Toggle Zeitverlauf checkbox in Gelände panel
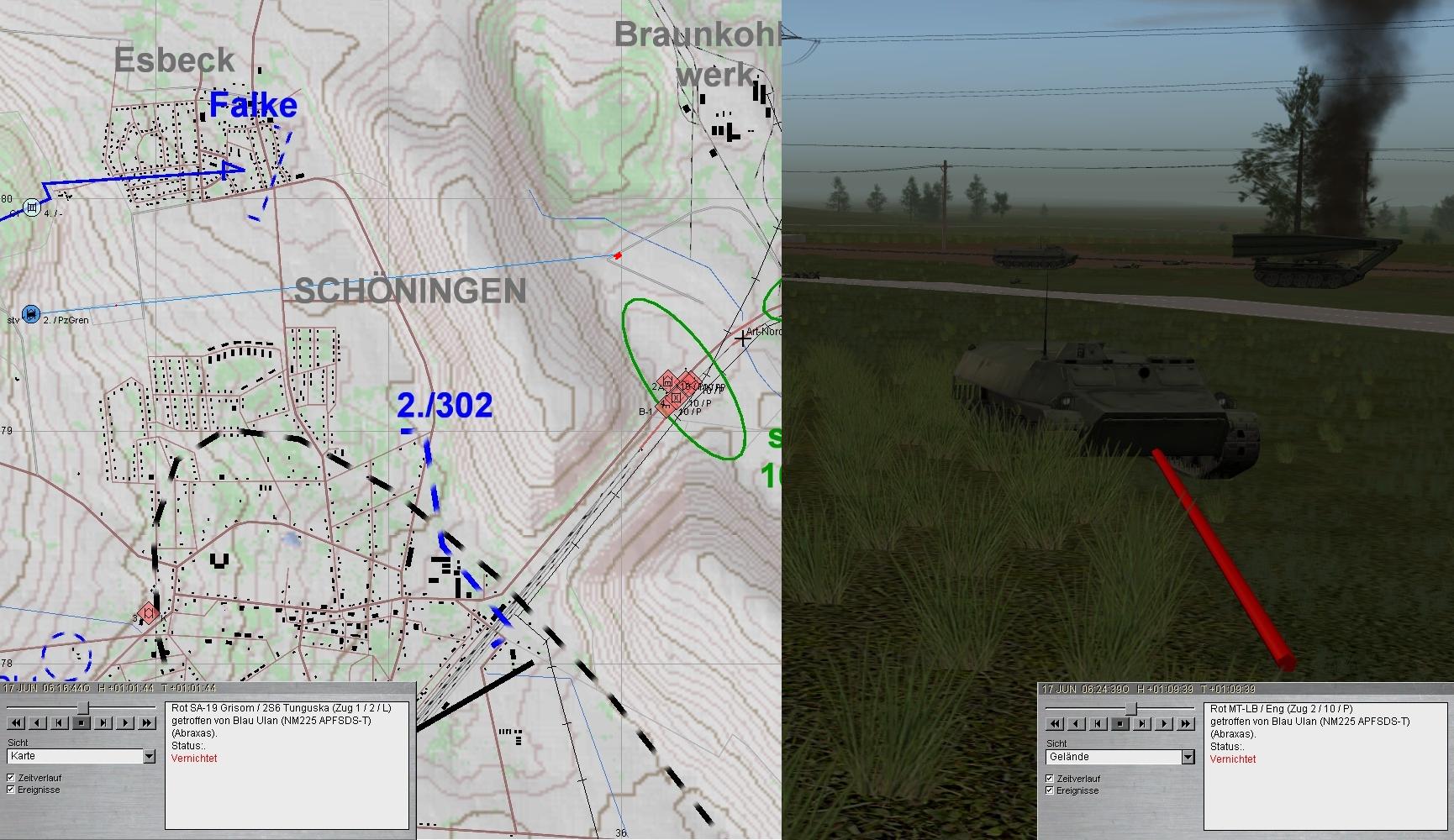Viewport: 1454px width, 840px height. 1050,779
